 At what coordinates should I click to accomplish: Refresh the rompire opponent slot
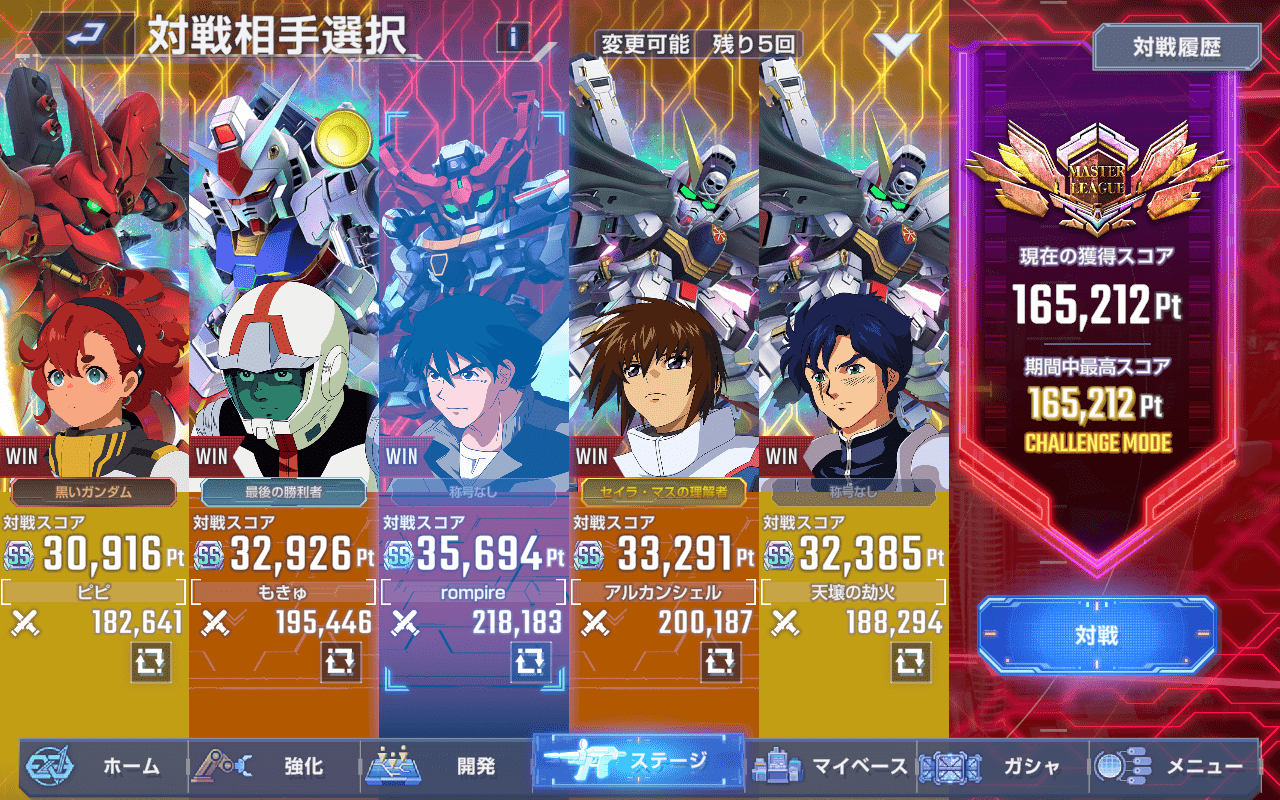click(530, 661)
